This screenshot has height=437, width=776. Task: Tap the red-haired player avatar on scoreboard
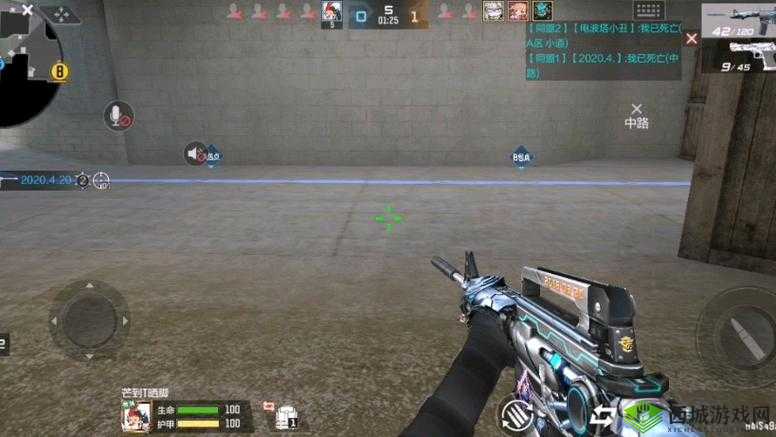[x=331, y=10]
